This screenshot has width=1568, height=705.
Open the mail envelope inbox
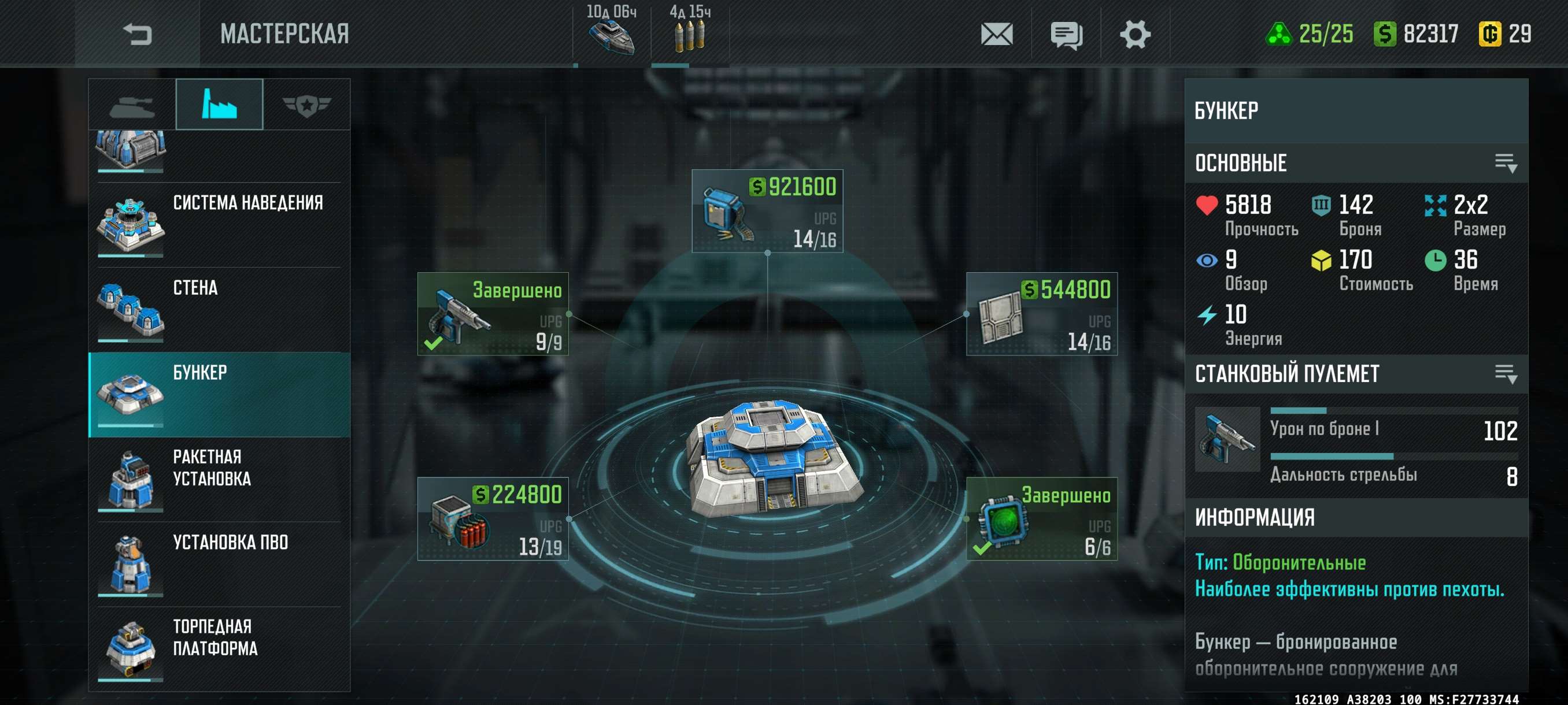coord(996,34)
